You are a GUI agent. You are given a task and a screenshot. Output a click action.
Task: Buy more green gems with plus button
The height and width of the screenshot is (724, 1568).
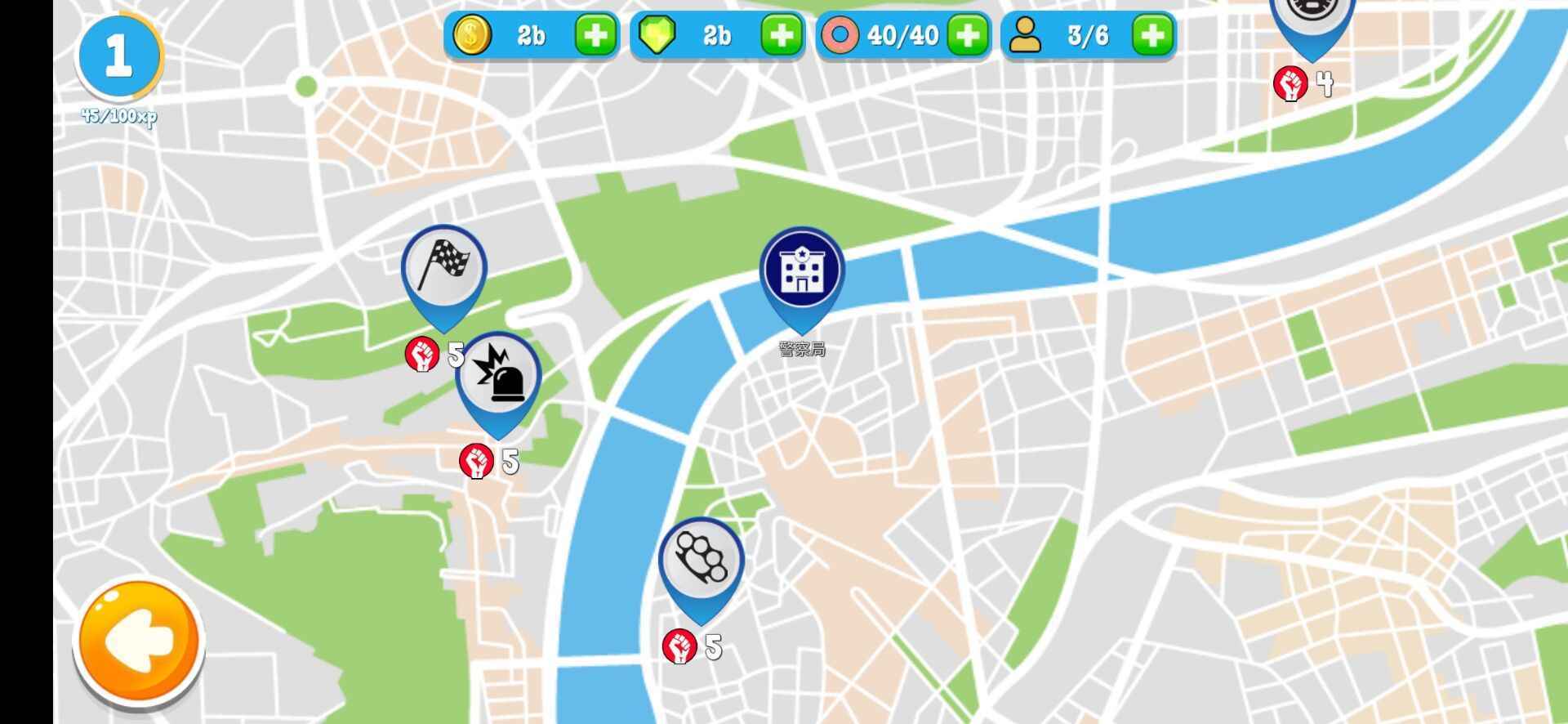781,35
